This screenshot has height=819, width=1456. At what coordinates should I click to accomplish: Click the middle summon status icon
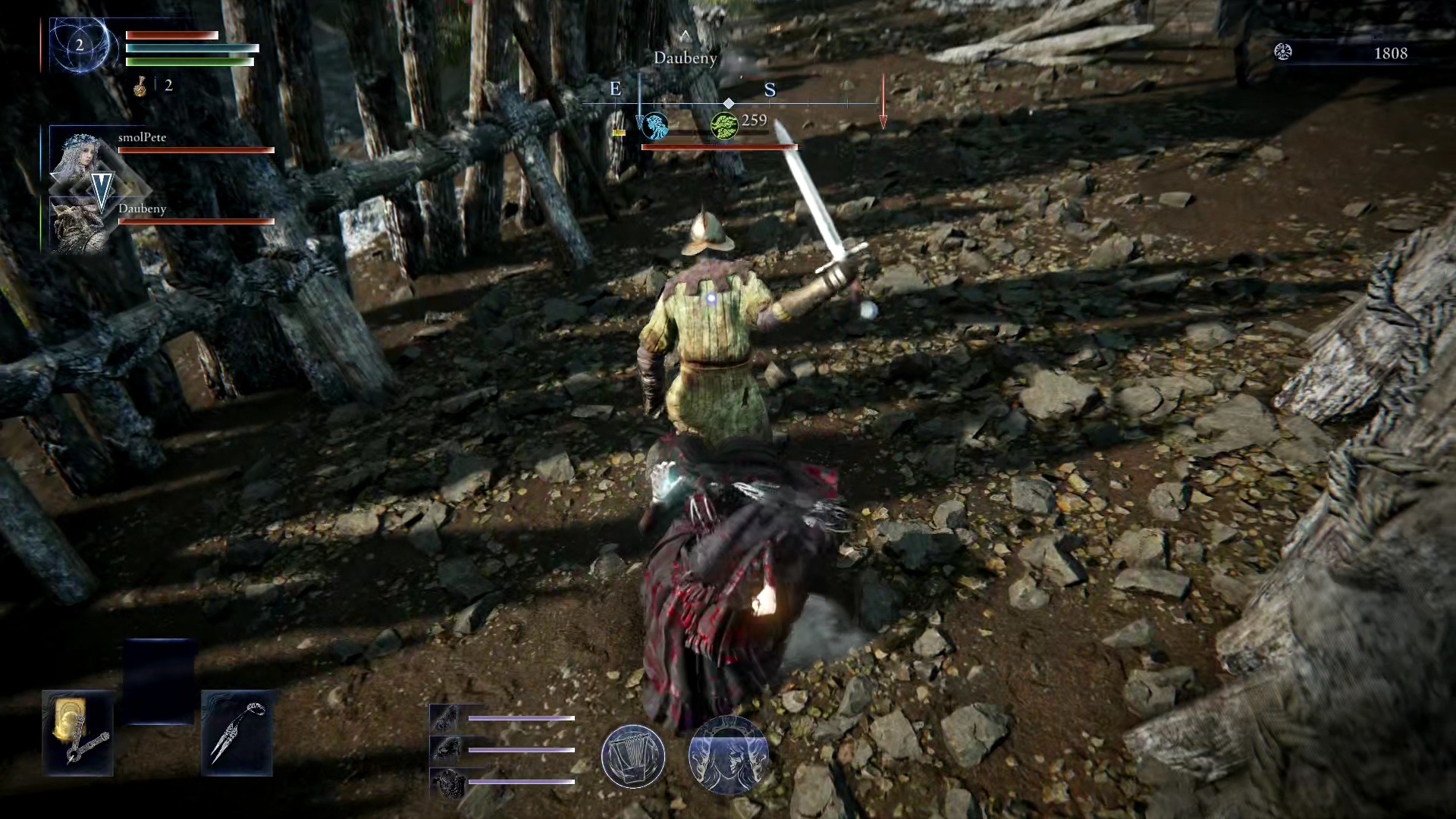coord(444,750)
